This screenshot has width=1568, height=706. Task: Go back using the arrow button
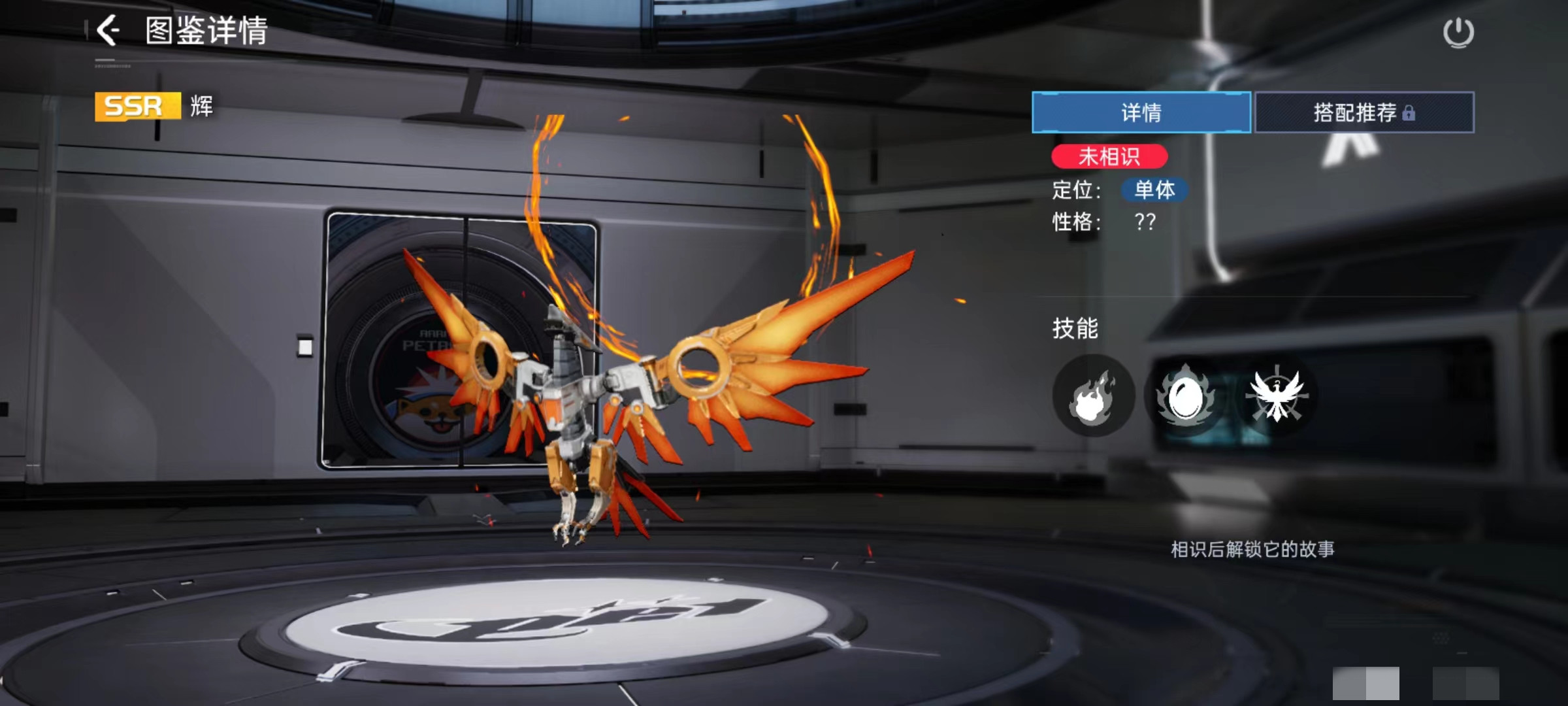coord(108,30)
